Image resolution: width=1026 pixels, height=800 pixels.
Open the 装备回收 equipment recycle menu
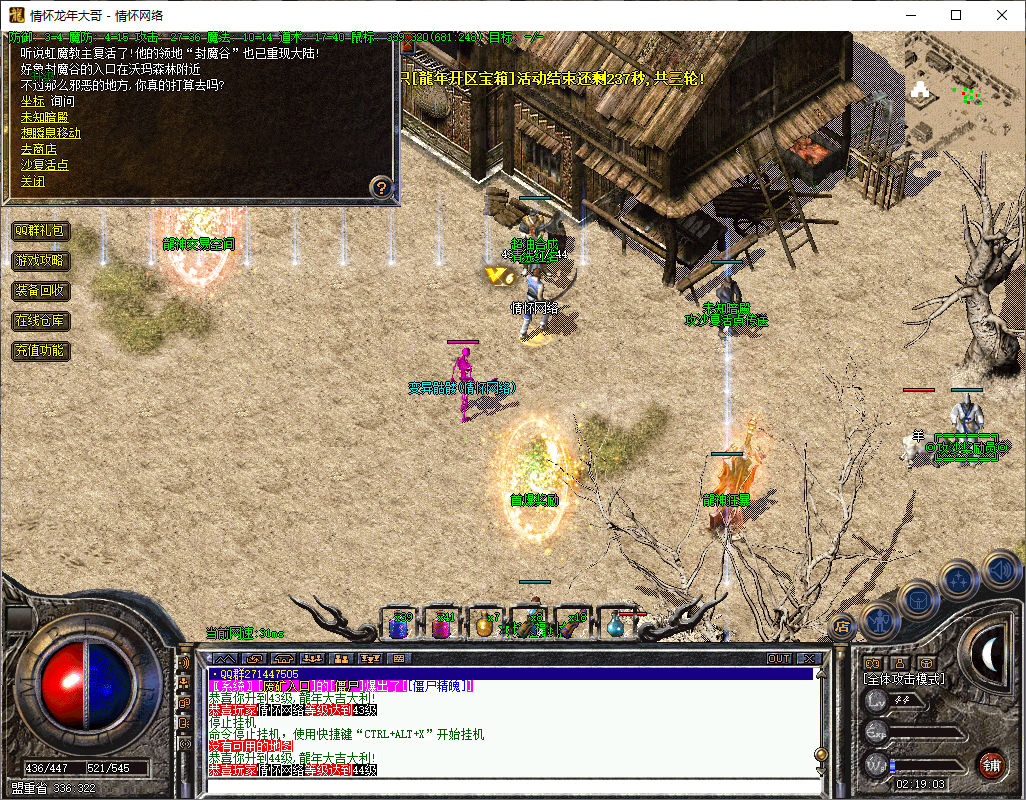click(40, 291)
